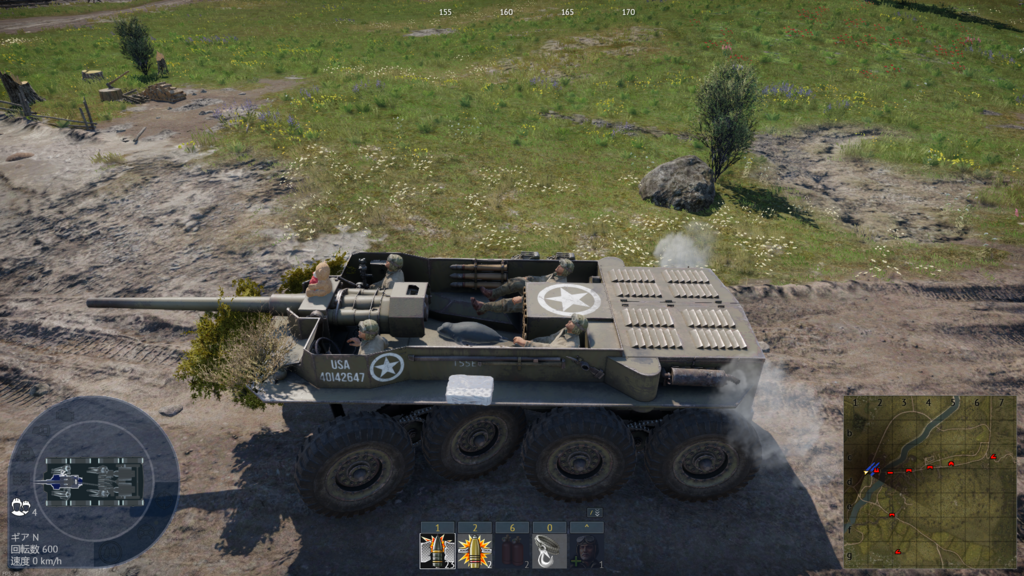Click the crew count helmets icon
The height and width of the screenshot is (576, 1024).
pos(20,507)
